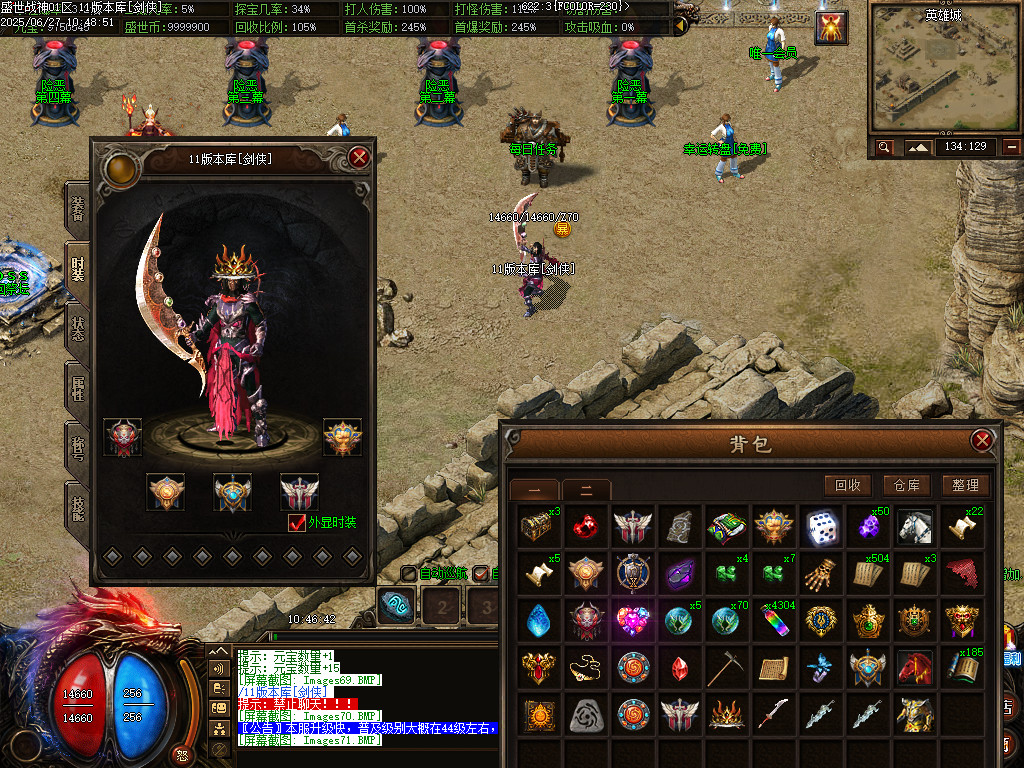This screenshot has height=768, width=1024.
Task: Click the minimap magnifier button
Action: click(x=884, y=147)
